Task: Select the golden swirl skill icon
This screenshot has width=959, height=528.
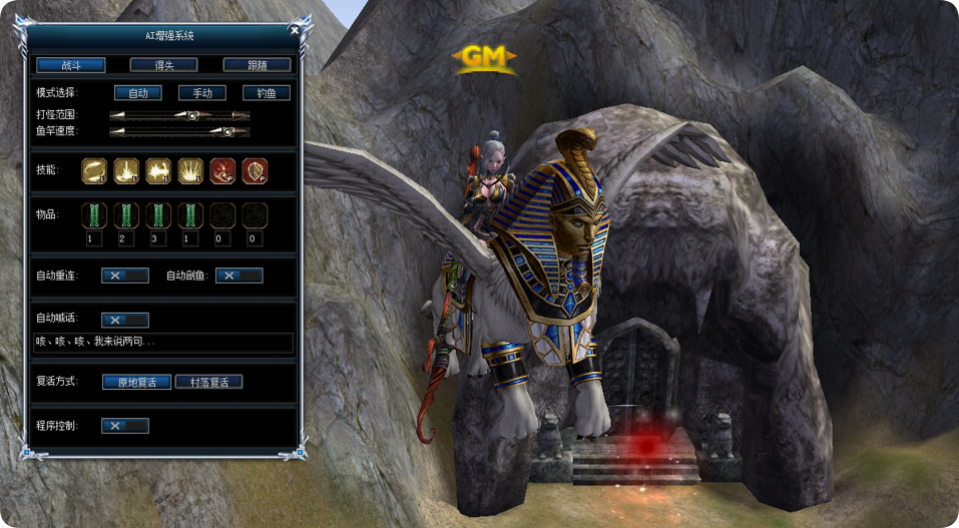Action: [93, 171]
